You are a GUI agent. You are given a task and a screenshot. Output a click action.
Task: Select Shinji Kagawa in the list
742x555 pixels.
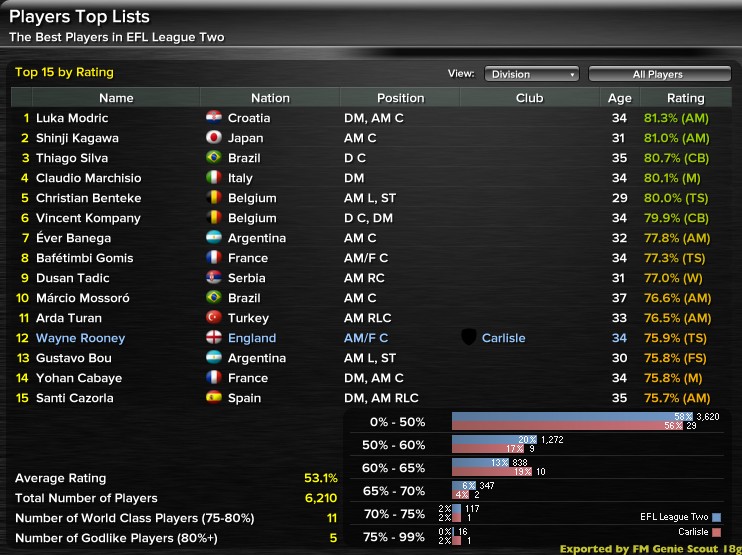pyautogui.click(x=76, y=138)
